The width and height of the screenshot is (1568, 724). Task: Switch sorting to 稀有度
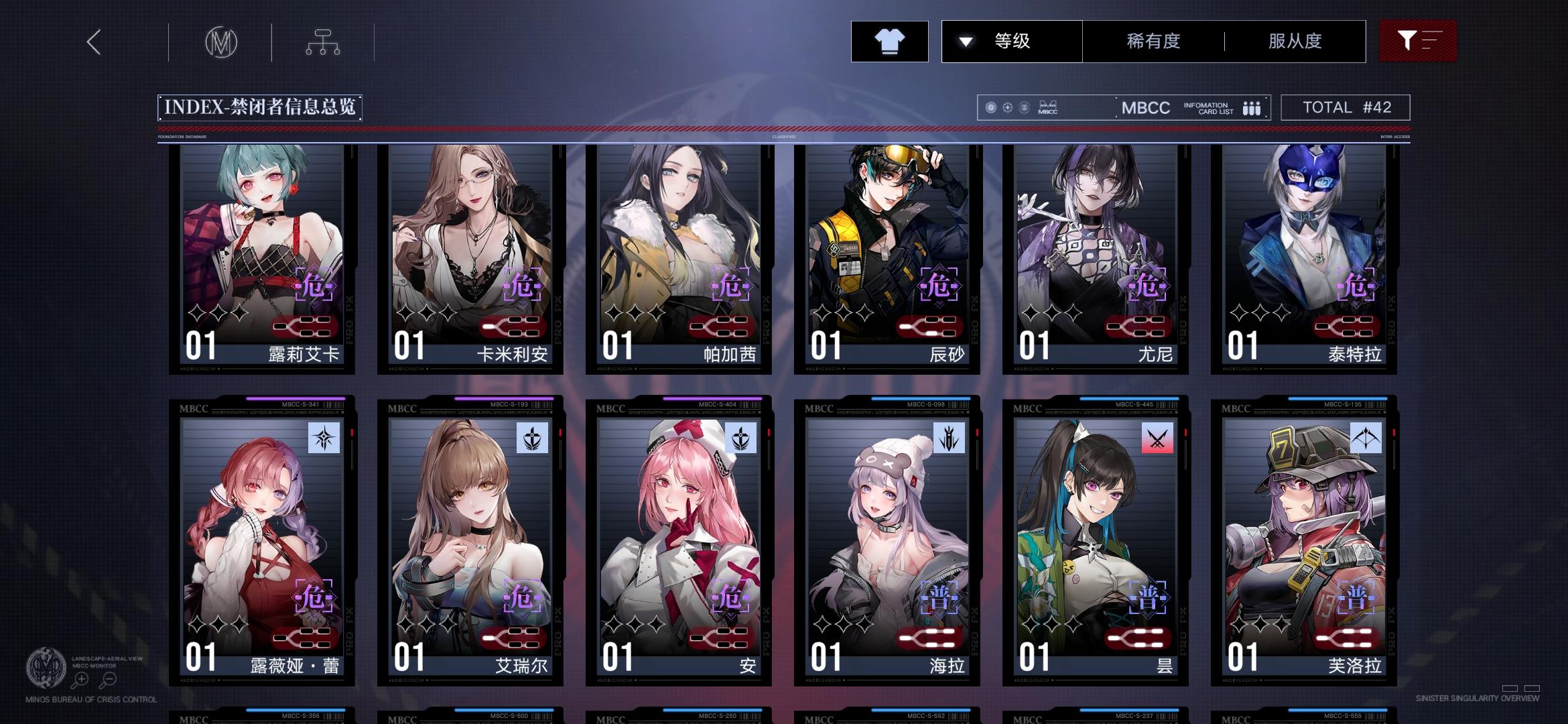click(1153, 41)
